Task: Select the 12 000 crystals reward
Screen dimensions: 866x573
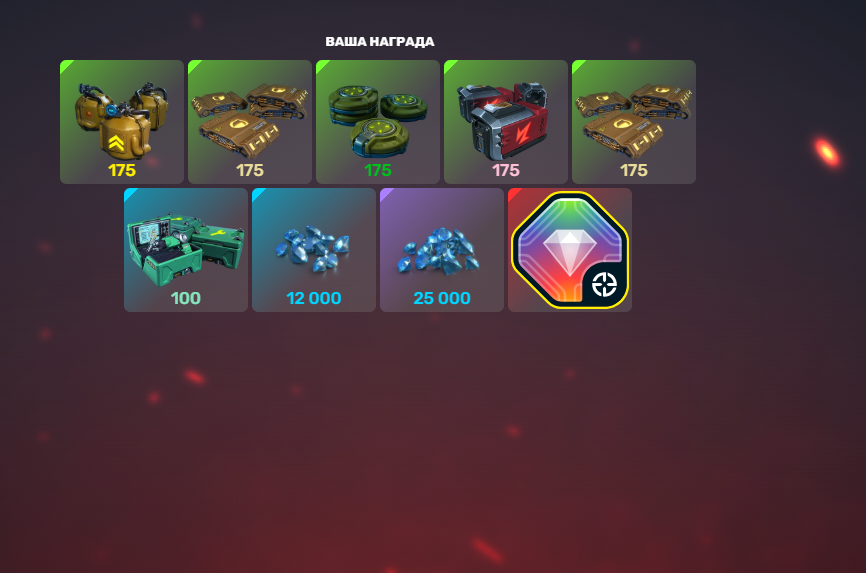Action: coord(314,250)
